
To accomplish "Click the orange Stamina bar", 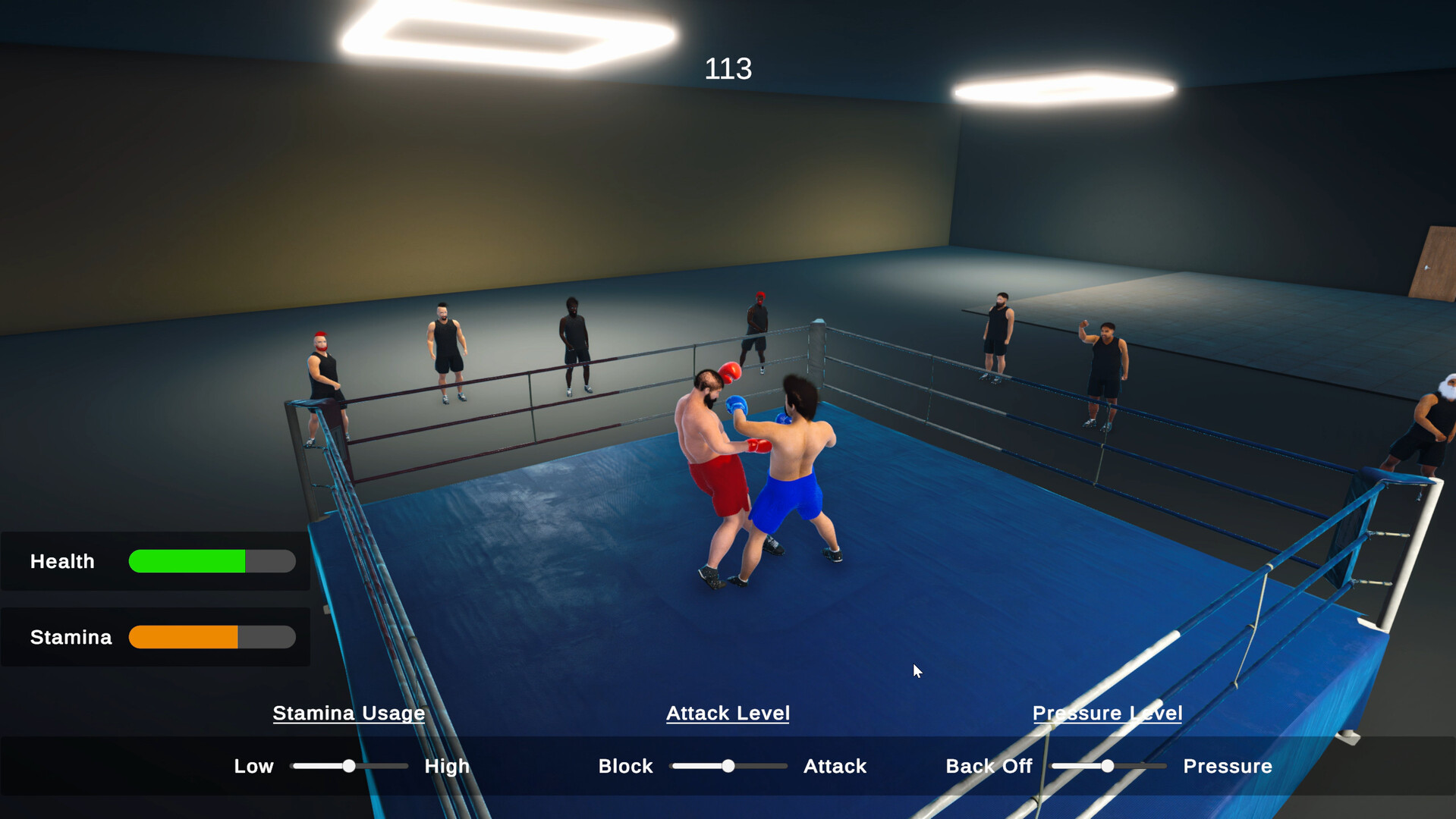I will click(x=182, y=637).
